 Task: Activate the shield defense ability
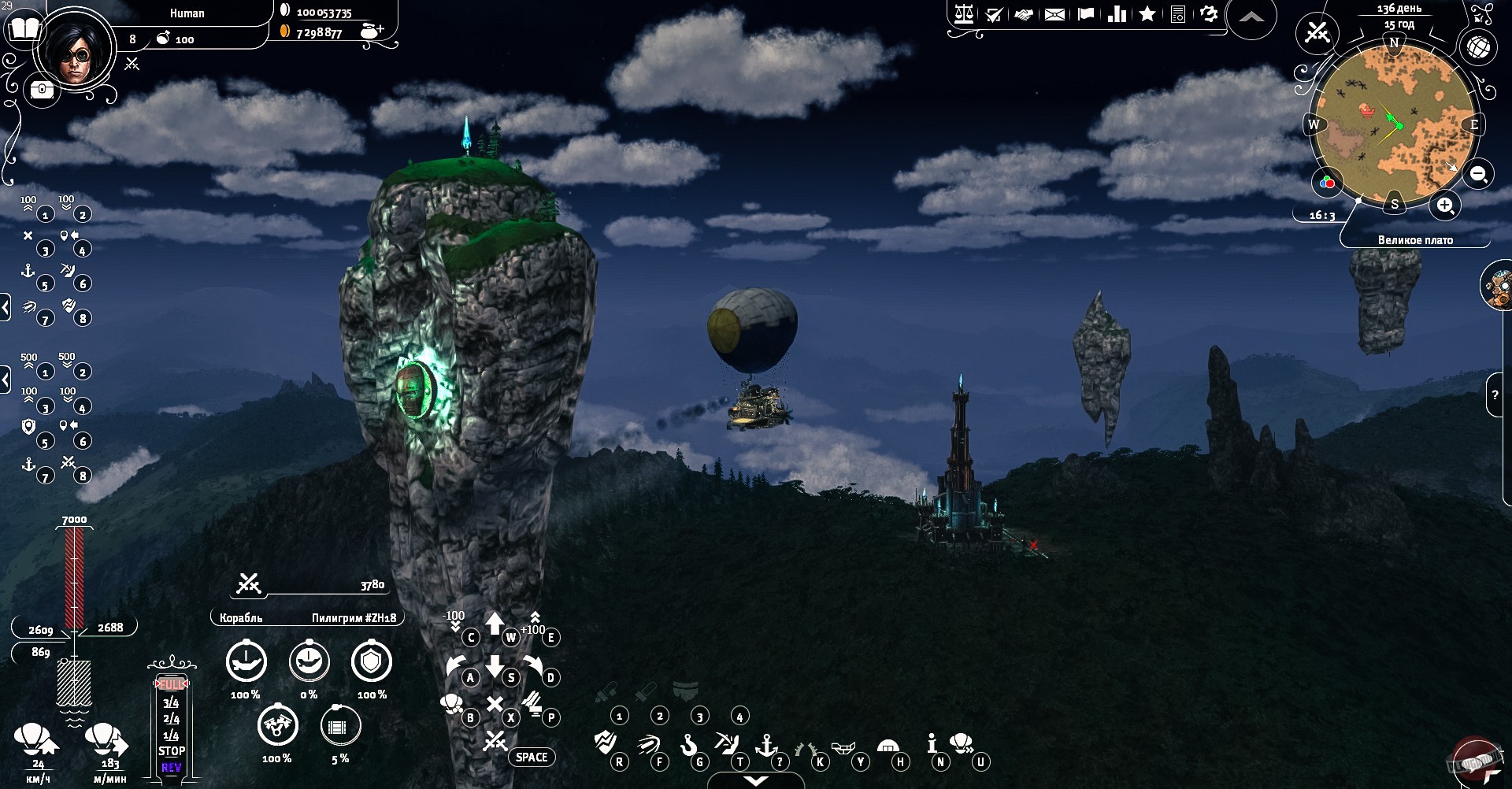[x=371, y=662]
